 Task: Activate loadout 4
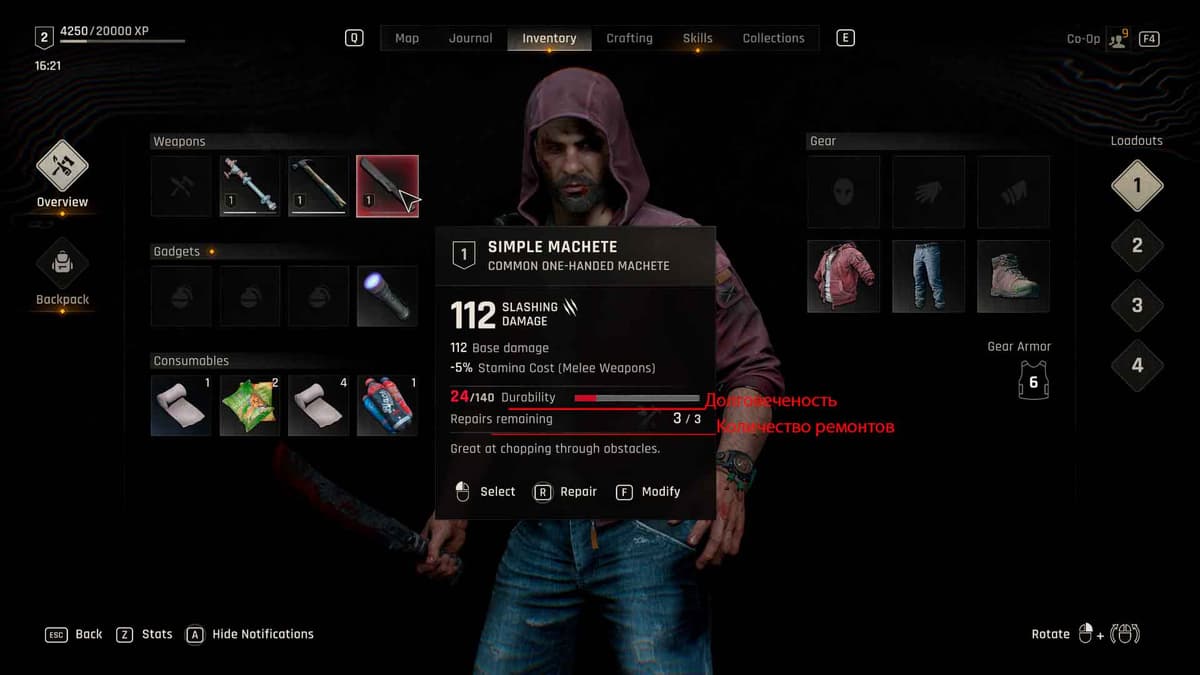[1137, 365]
